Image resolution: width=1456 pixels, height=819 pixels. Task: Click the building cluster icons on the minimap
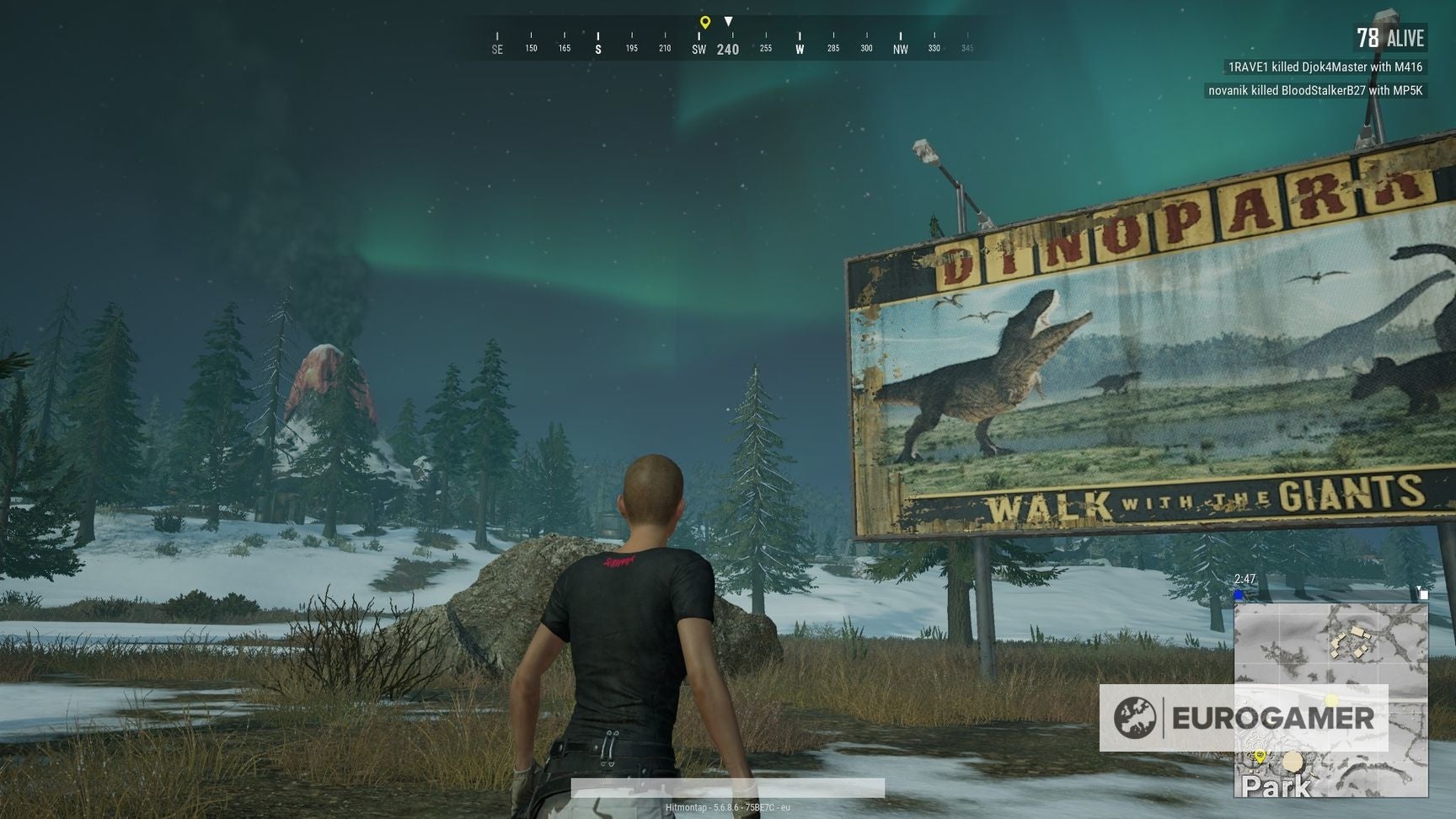pyautogui.click(x=1351, y=640)
